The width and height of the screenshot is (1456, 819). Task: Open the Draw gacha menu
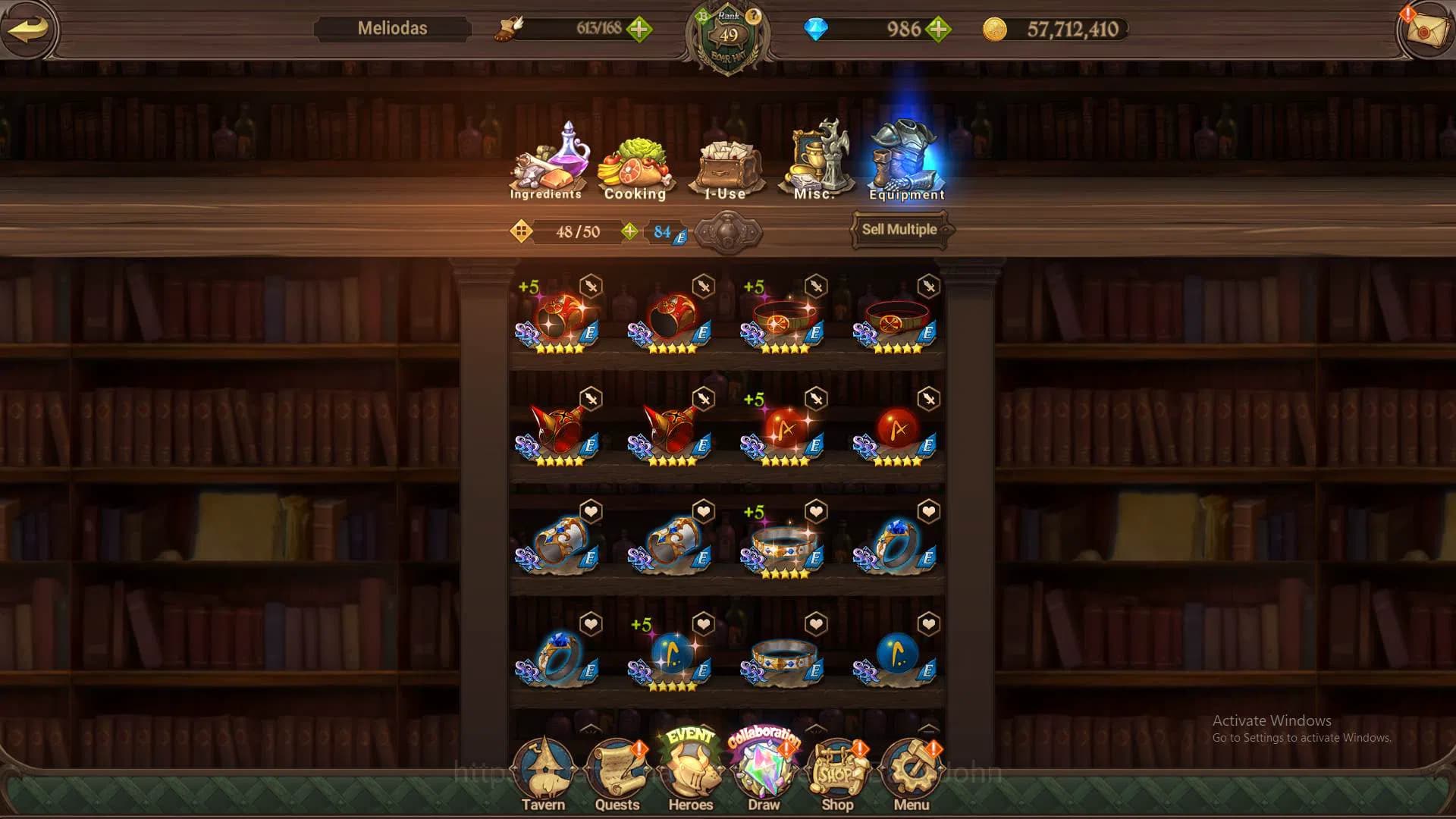click(764, 773)
